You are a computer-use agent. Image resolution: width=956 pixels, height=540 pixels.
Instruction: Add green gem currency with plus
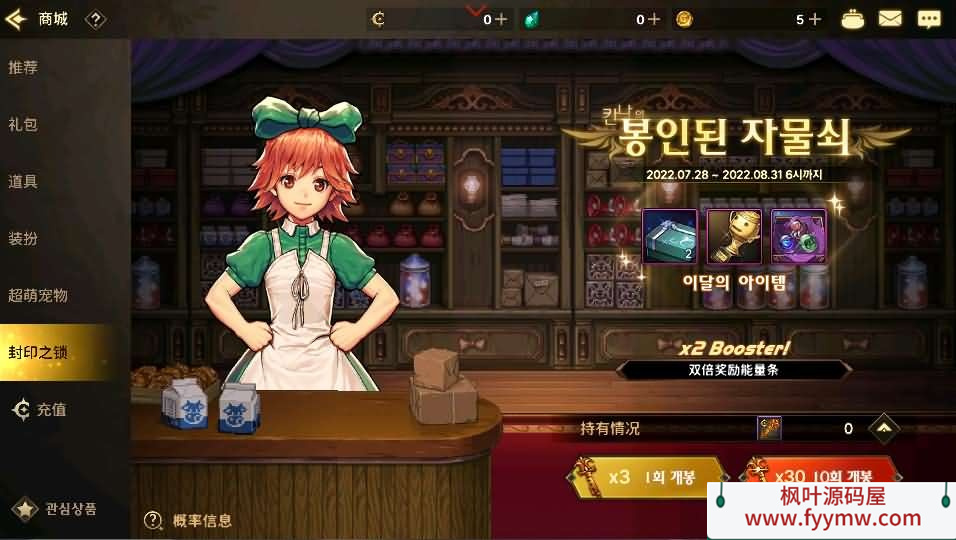click(654, 19)
